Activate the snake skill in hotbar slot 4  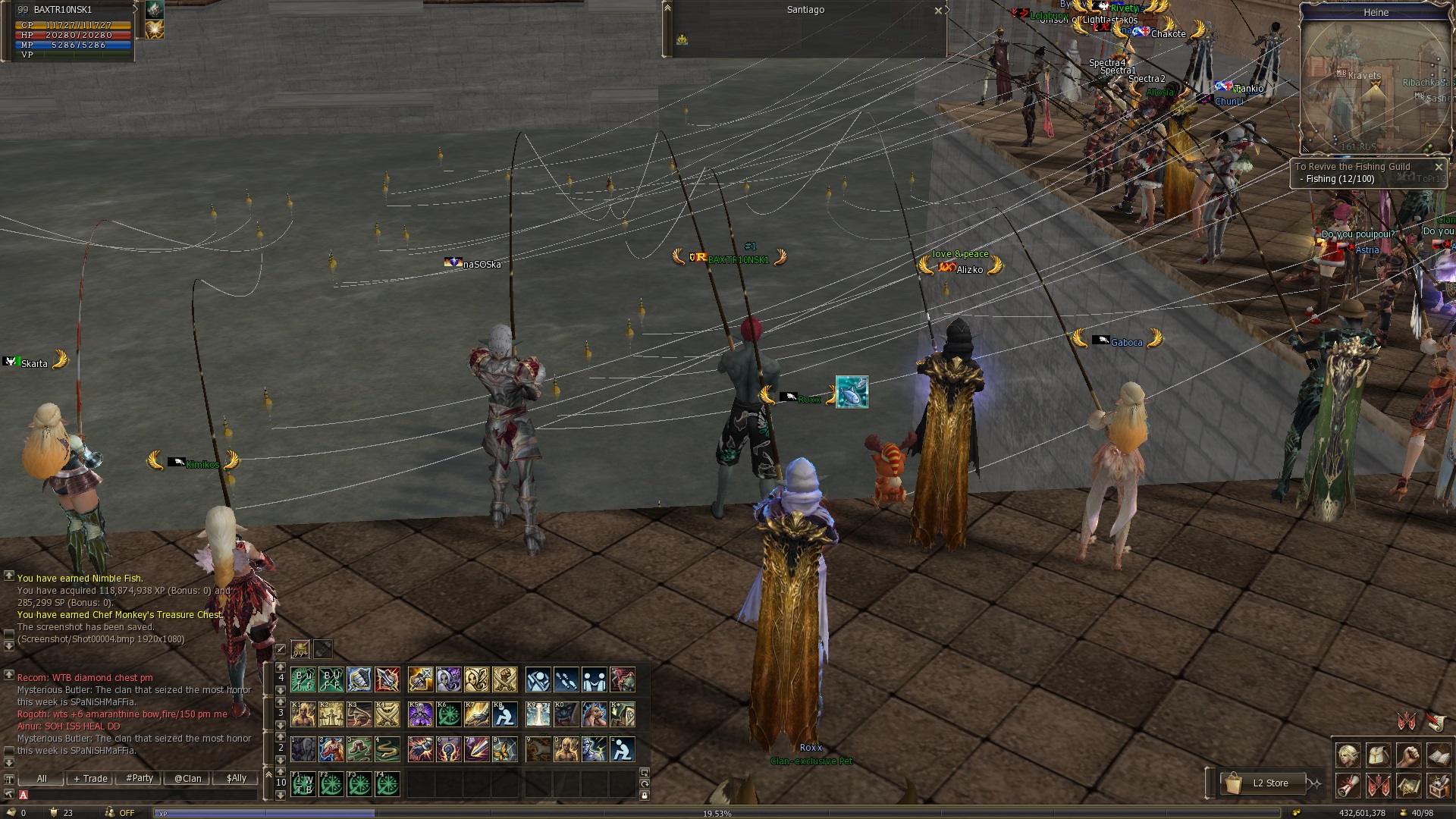(x=387, y=749)
